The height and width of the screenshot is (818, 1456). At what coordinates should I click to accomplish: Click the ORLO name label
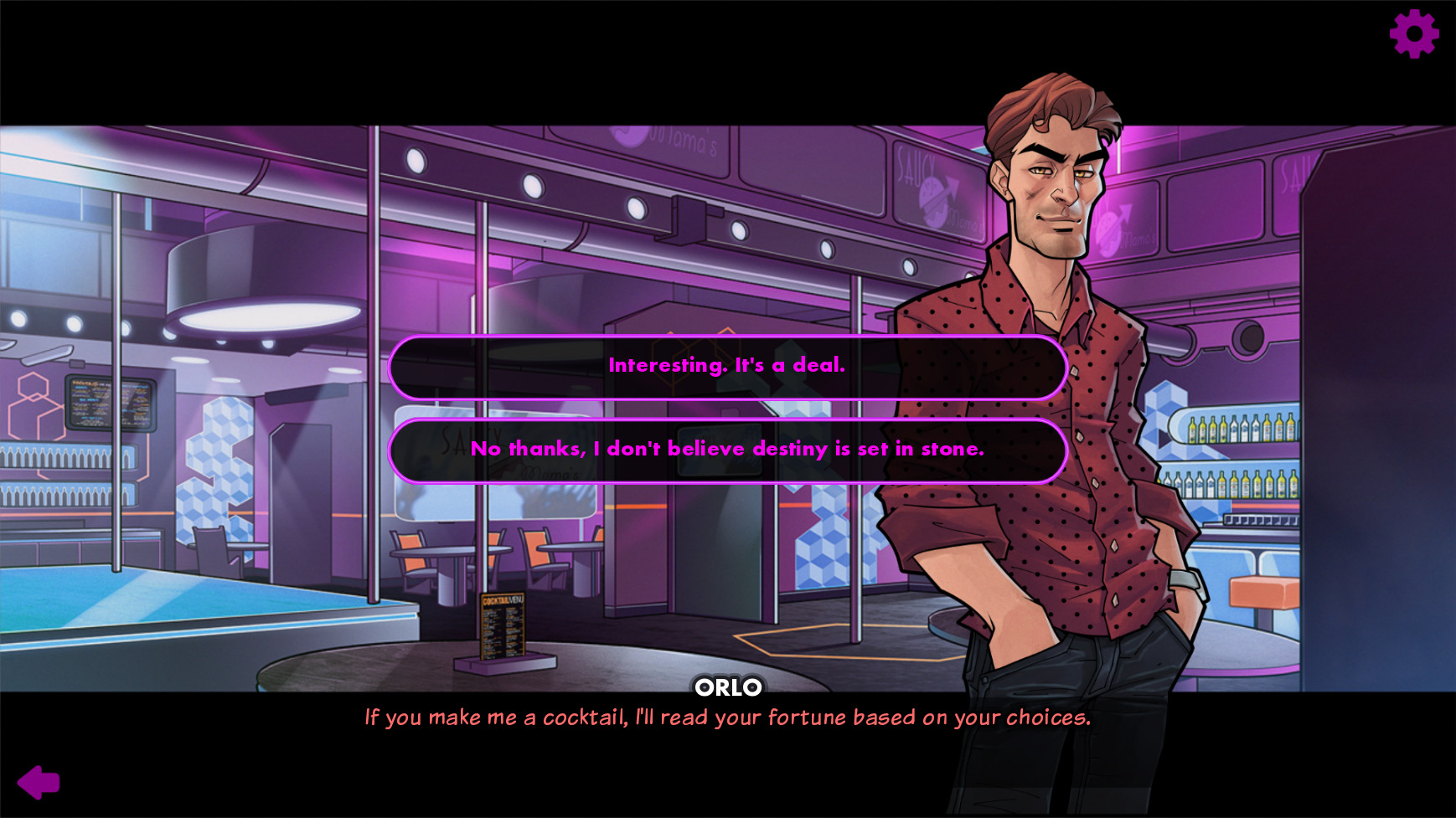click(728, 688)
